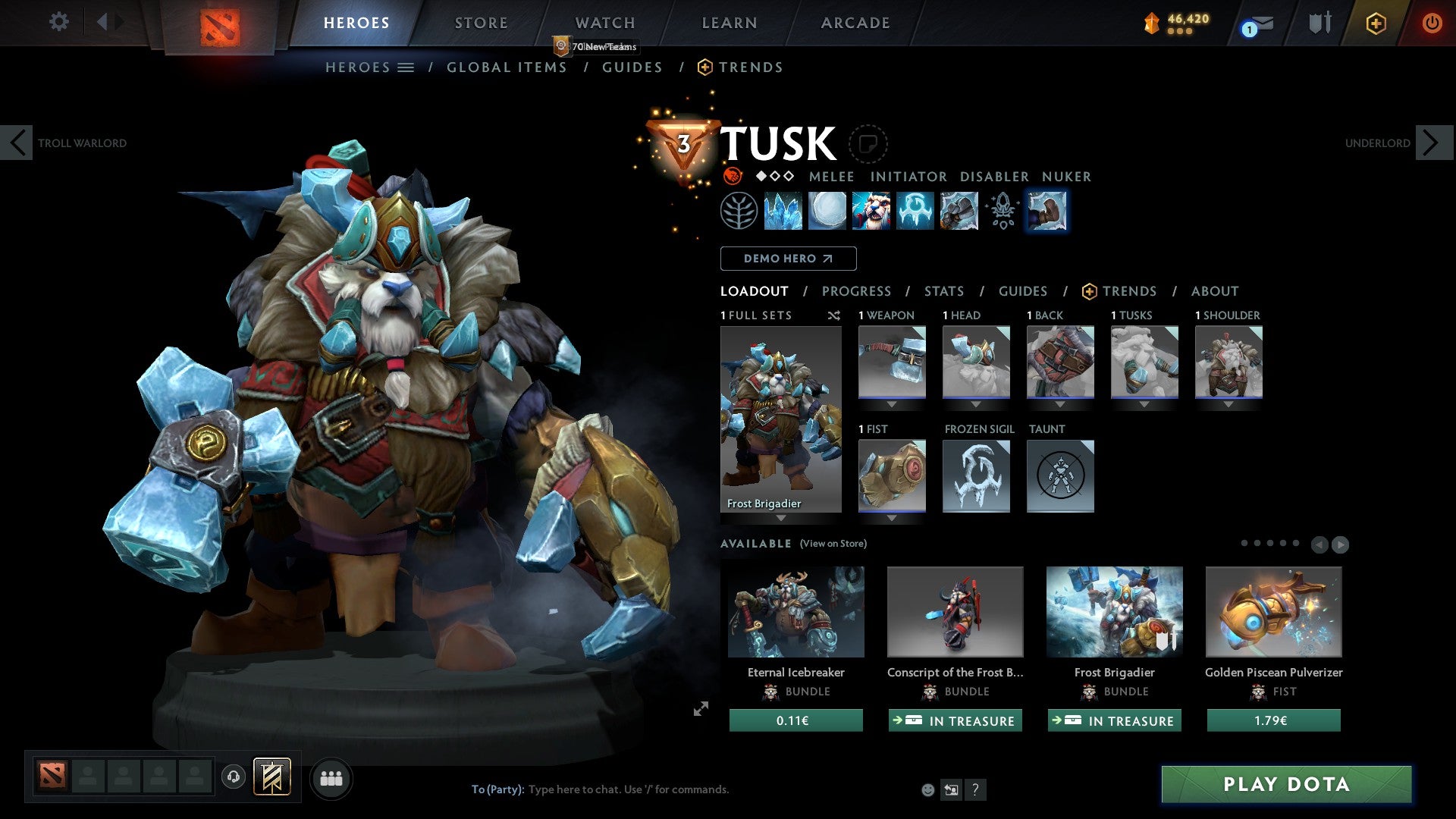1456x819 pixels.
Task: Click the voice chat headset icon
Action: pos(233,777)
